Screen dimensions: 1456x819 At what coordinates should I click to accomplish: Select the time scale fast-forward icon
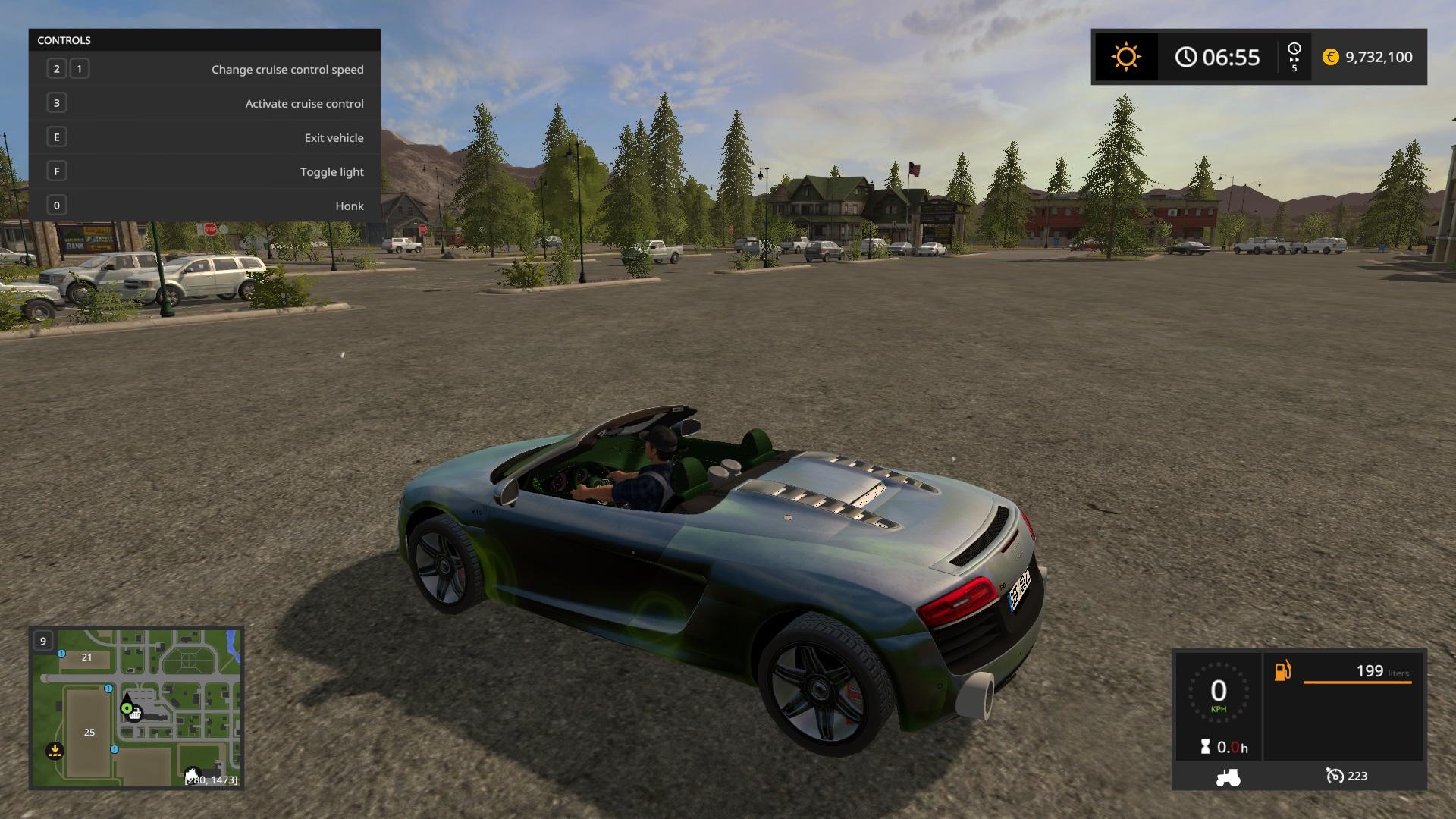click(x=1294, y=57)
